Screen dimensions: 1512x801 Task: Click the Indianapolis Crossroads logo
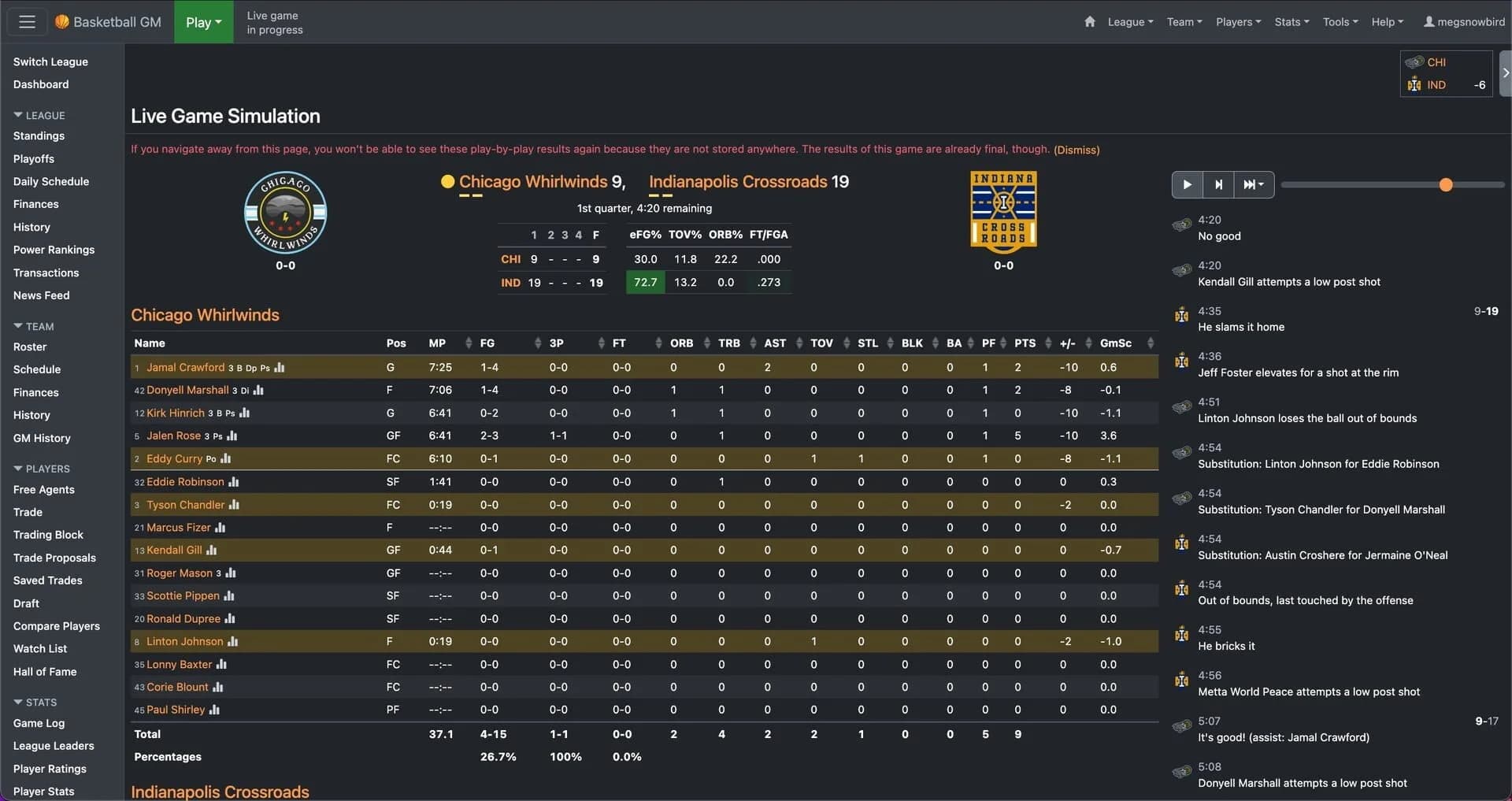tap(1002, 211)
